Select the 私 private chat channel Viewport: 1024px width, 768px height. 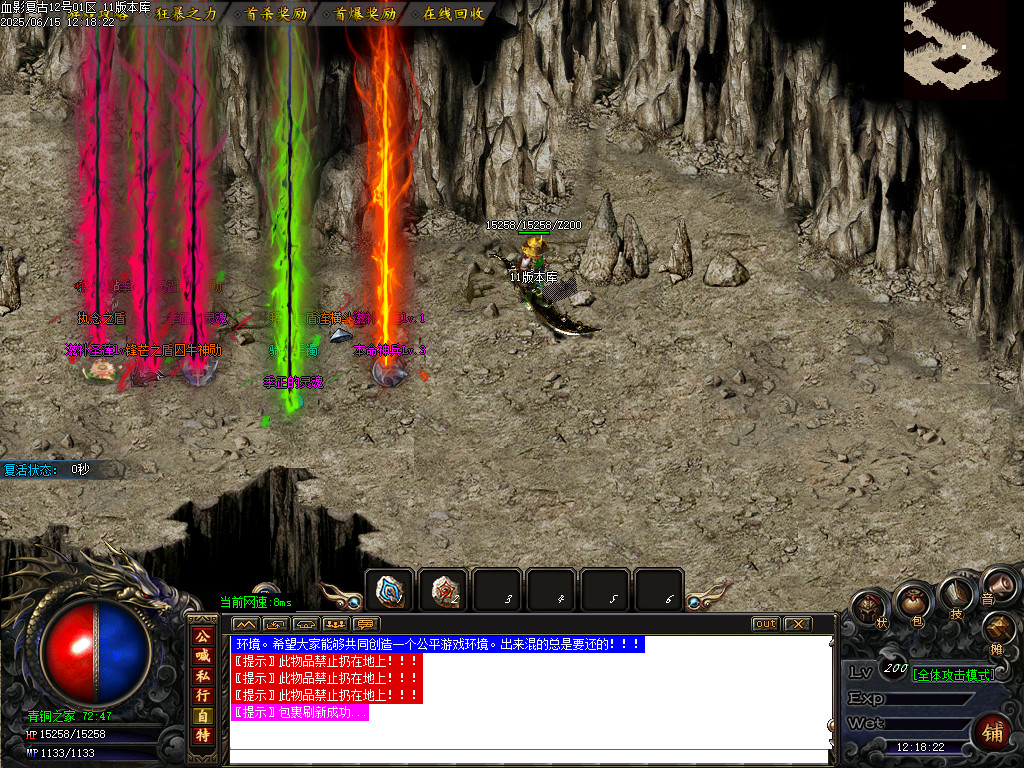click(203, 675)
